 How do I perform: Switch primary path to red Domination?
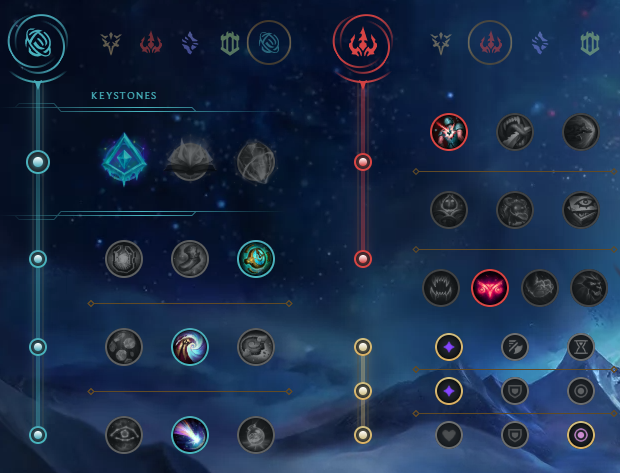(x=150, y=43)
